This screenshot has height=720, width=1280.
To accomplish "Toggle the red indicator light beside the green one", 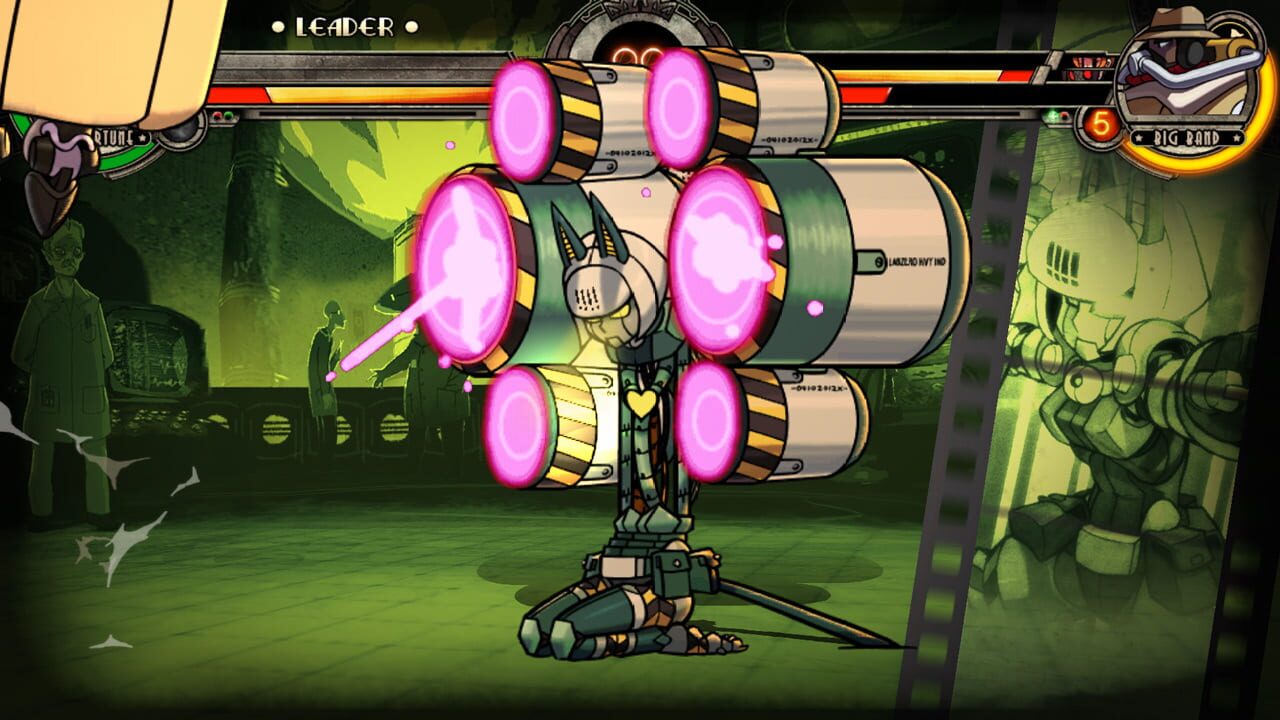I will (1065, 116).
